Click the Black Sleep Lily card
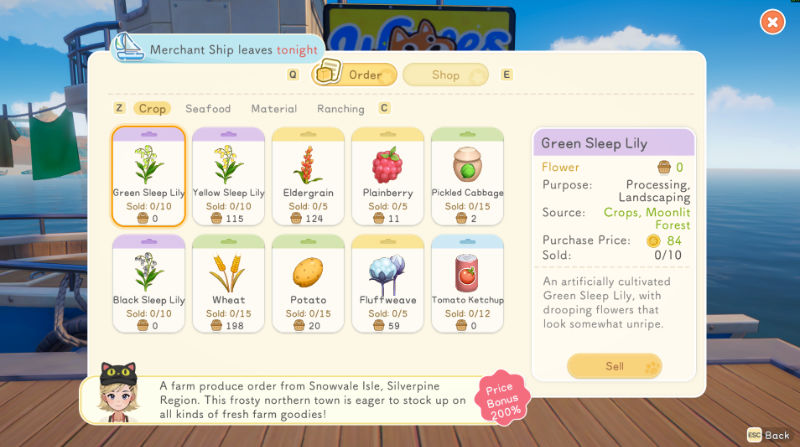 148,284
